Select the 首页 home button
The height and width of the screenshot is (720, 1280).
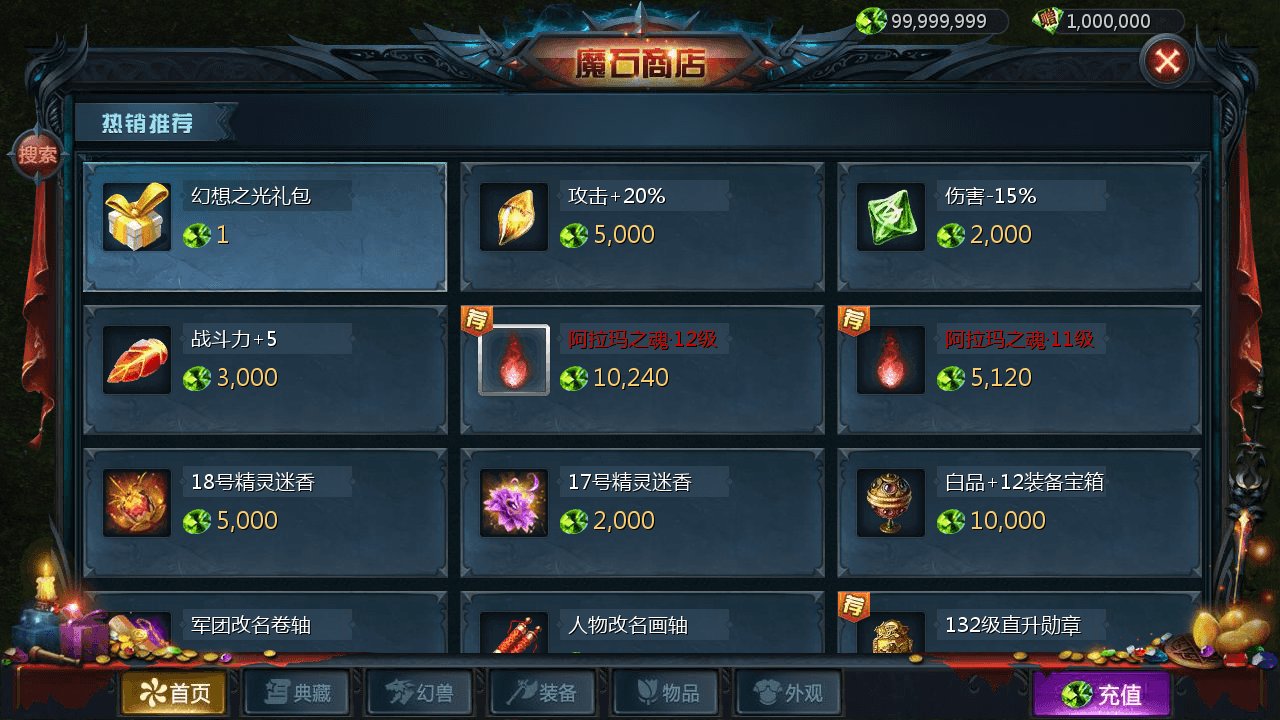coord(173,692)
